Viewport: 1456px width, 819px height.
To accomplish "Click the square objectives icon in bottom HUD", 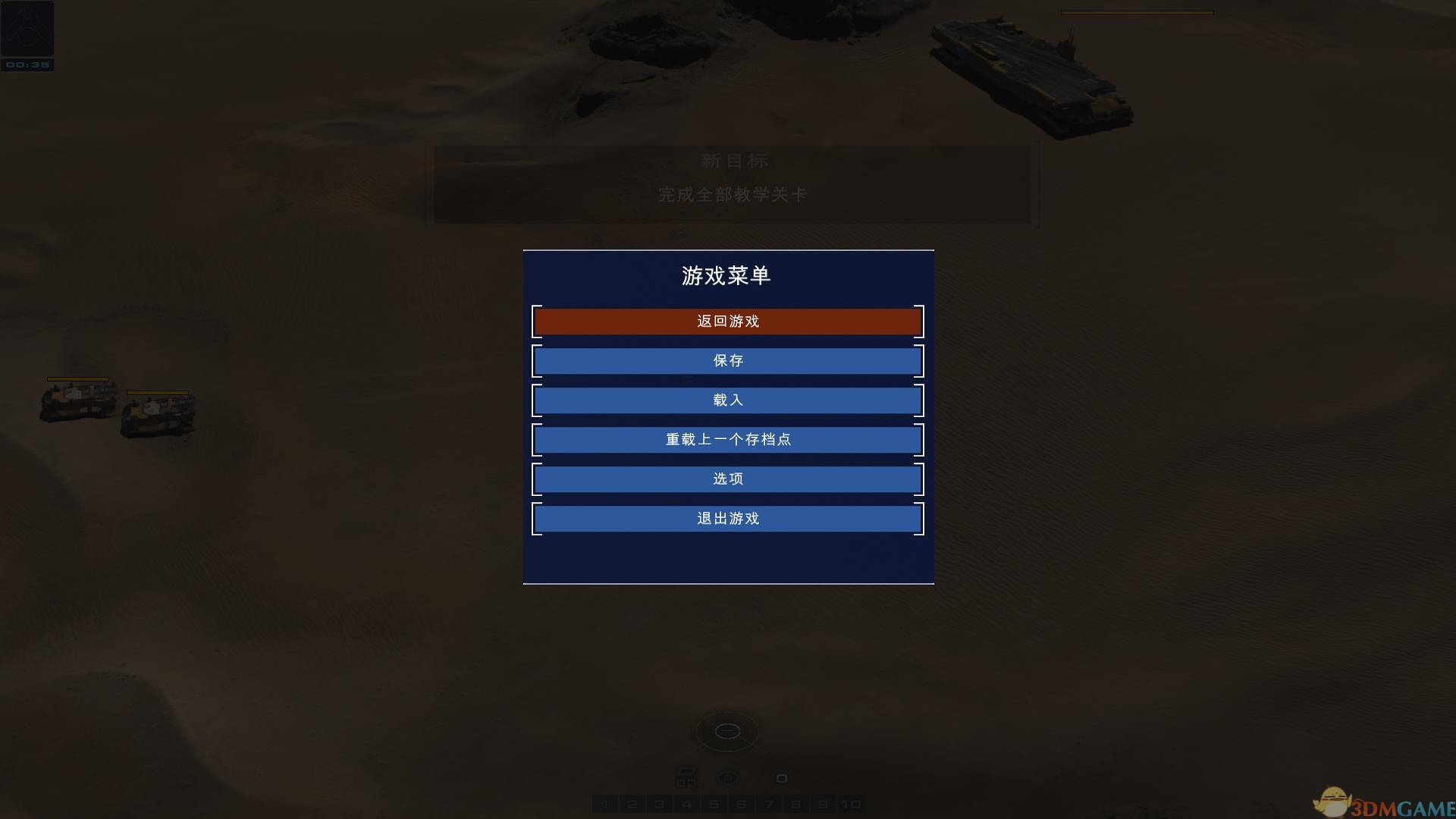I will pos(783,777).
